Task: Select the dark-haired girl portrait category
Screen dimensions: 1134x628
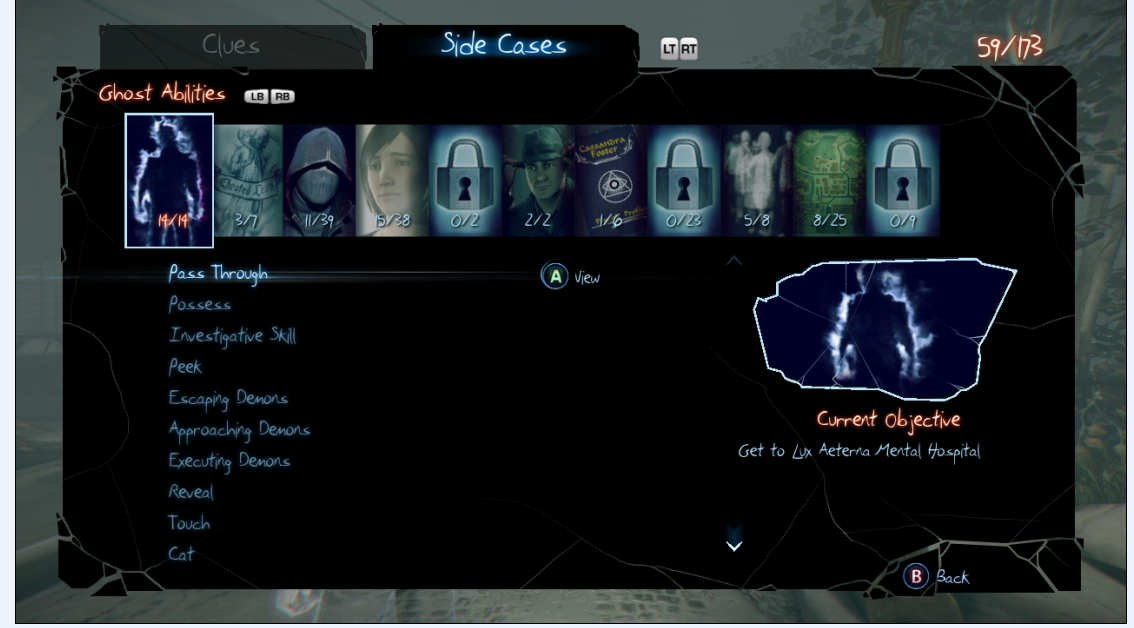Action: tap(392, 180)
